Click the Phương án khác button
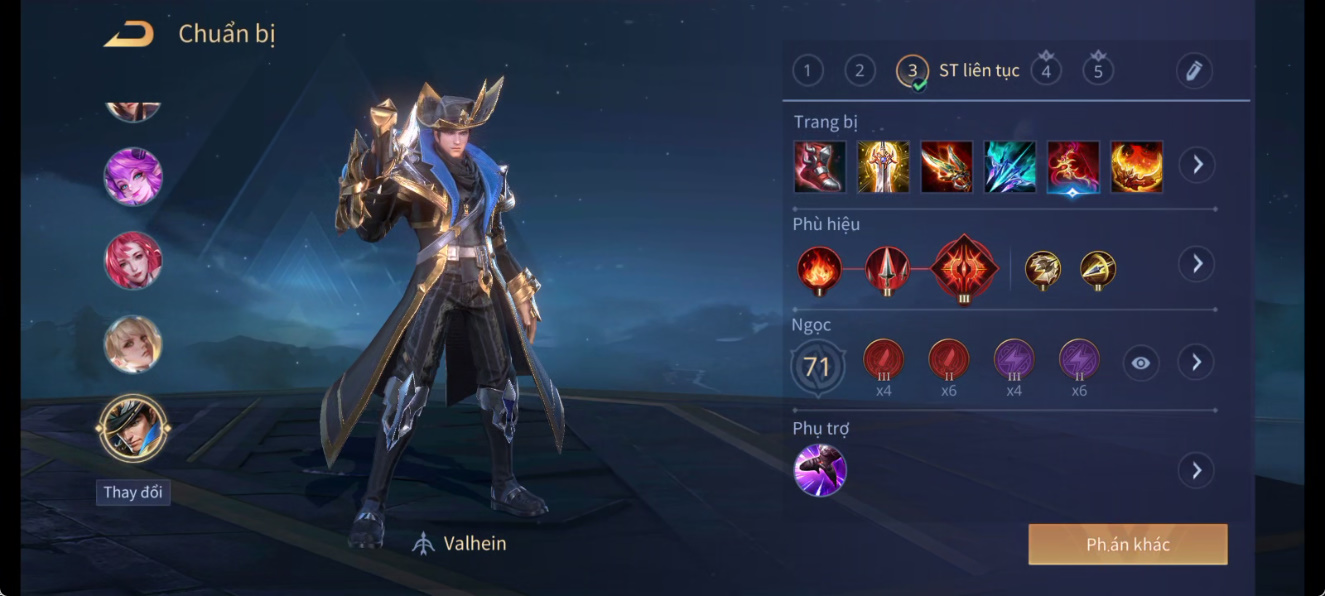This screenshot has height=596, width=1325. (x=1127, y=544)
